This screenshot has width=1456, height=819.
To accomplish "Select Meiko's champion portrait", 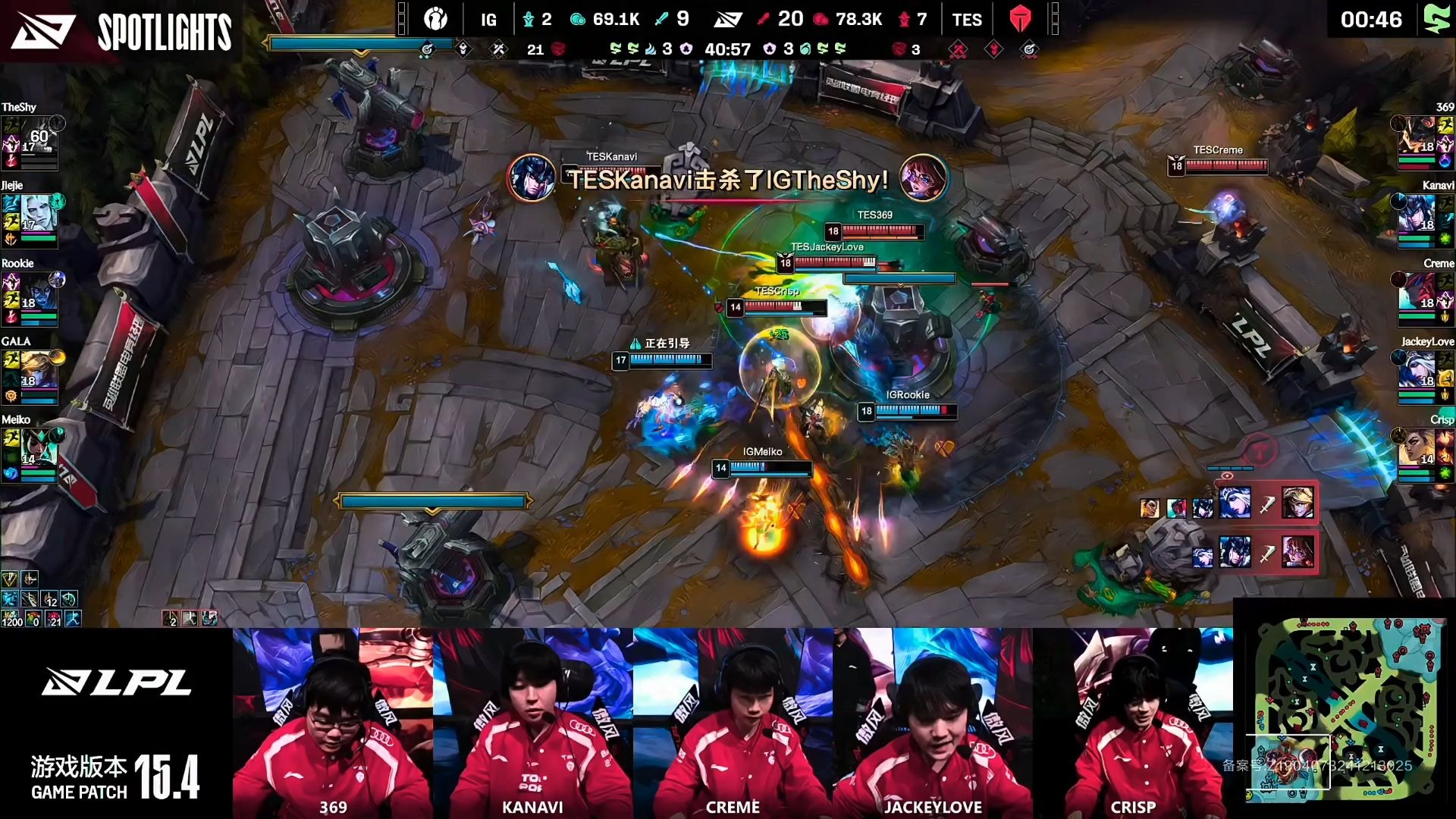I will click(38, 449).
